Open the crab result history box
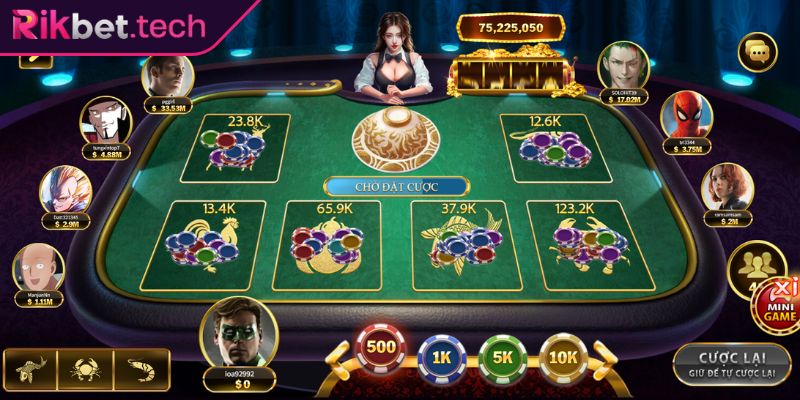800x400 pixels. pyautogui.click(x=84, y=369)
